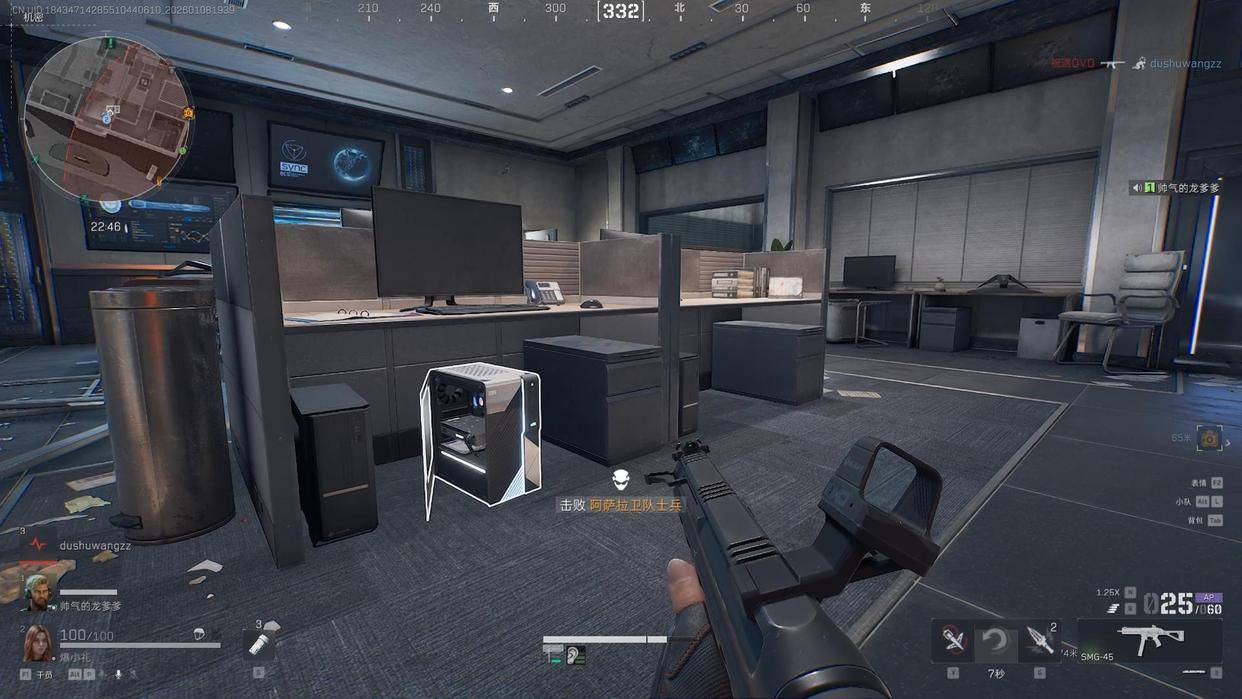This screenshot has width=1242, height=699.
Task: Open the circular minimap
Action: (107, 118)
